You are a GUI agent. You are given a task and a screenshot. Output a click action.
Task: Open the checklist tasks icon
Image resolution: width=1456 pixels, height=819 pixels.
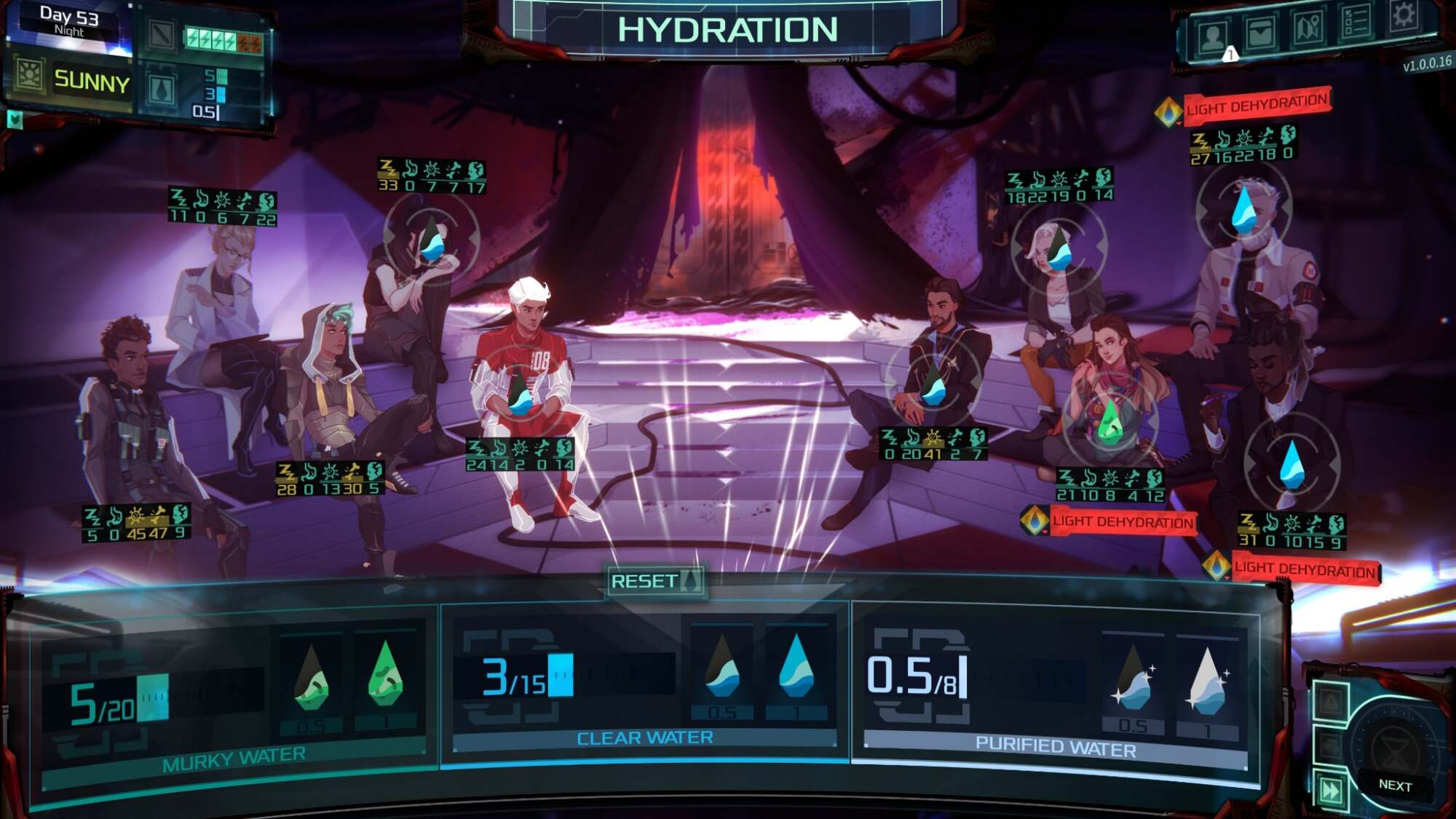pos(1356,23)
